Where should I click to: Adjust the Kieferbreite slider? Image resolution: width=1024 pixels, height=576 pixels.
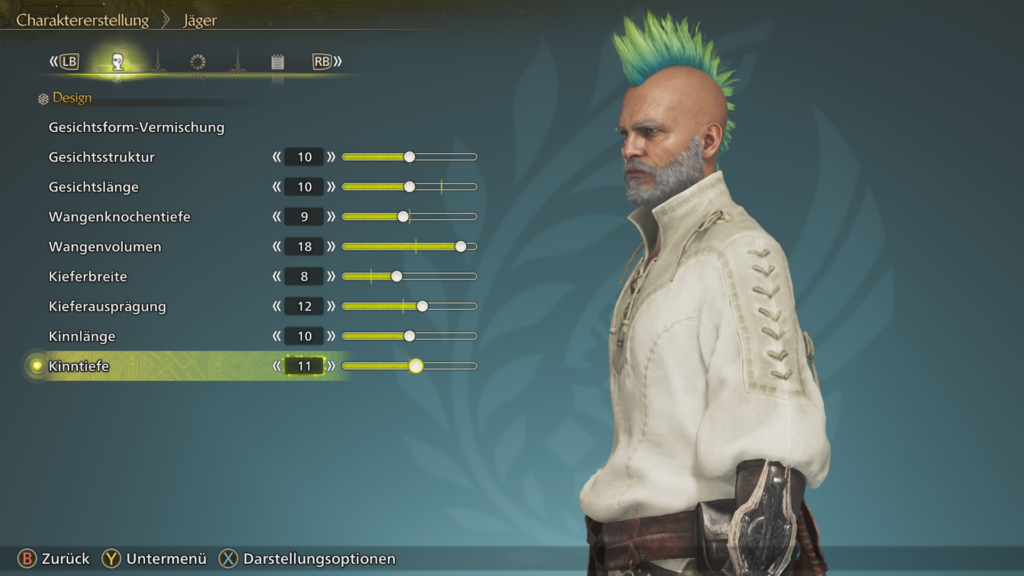pos(396,276)
